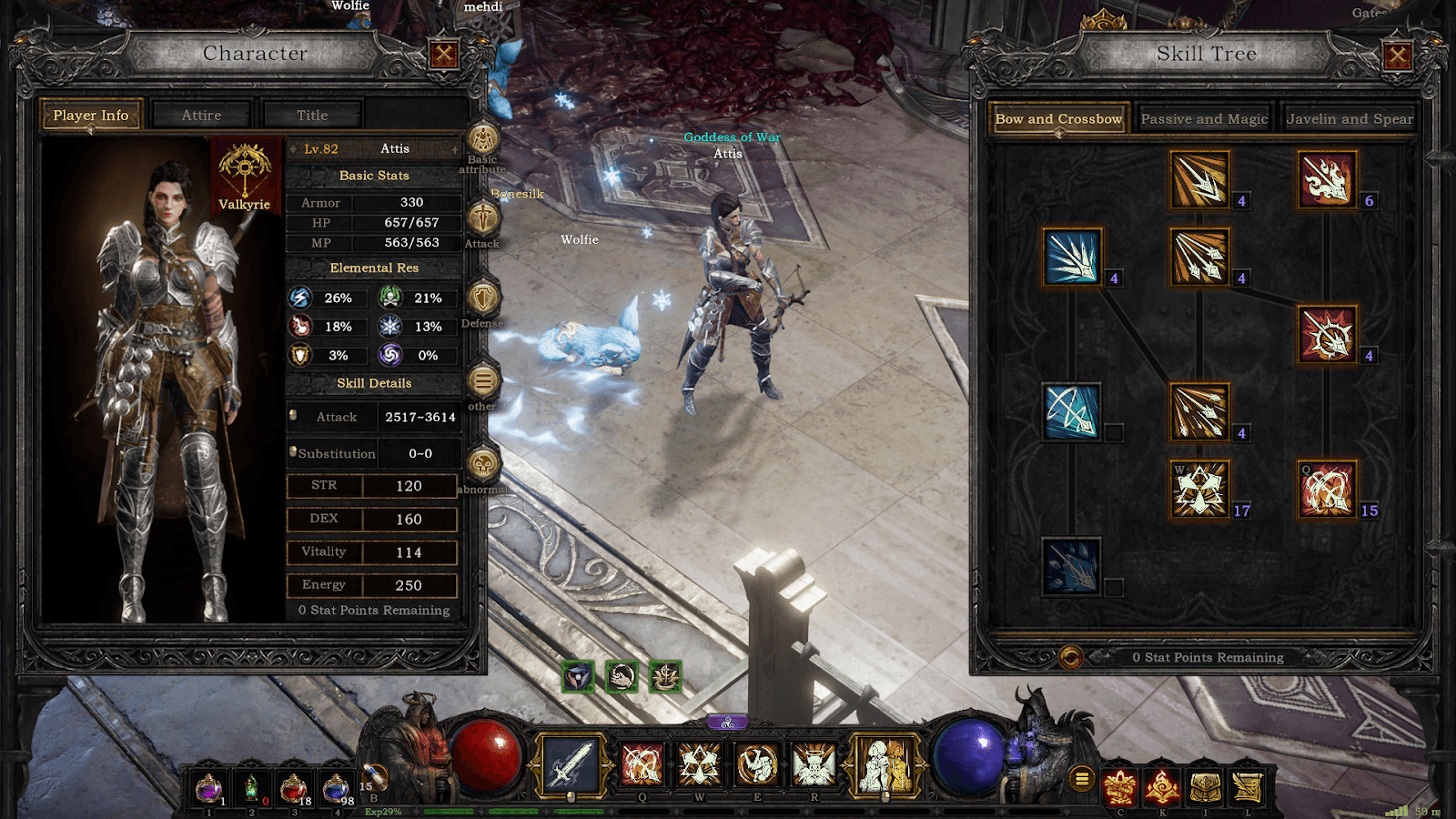The width and height of the screenshot is (1456, 819).
Task: Select the Player Info tab
Action: 91,116
